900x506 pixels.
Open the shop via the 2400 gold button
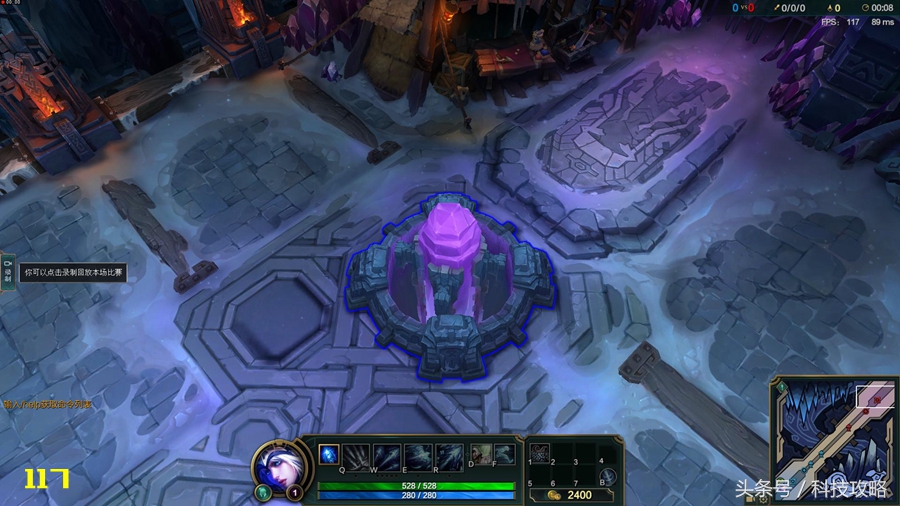tap(572, 494)
